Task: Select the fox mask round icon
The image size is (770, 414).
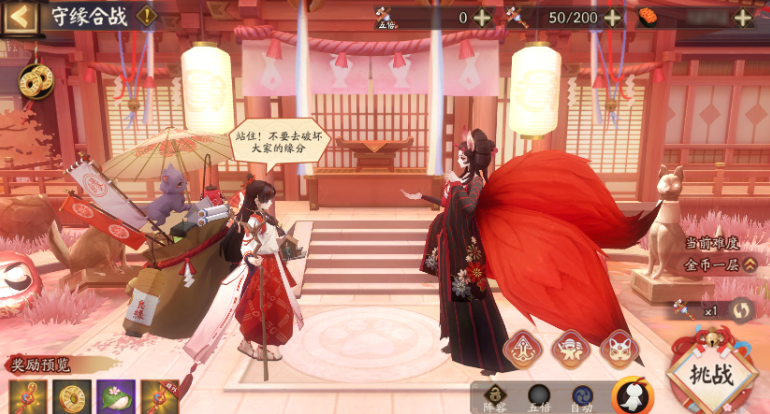Action: click(x=620, y=349)
